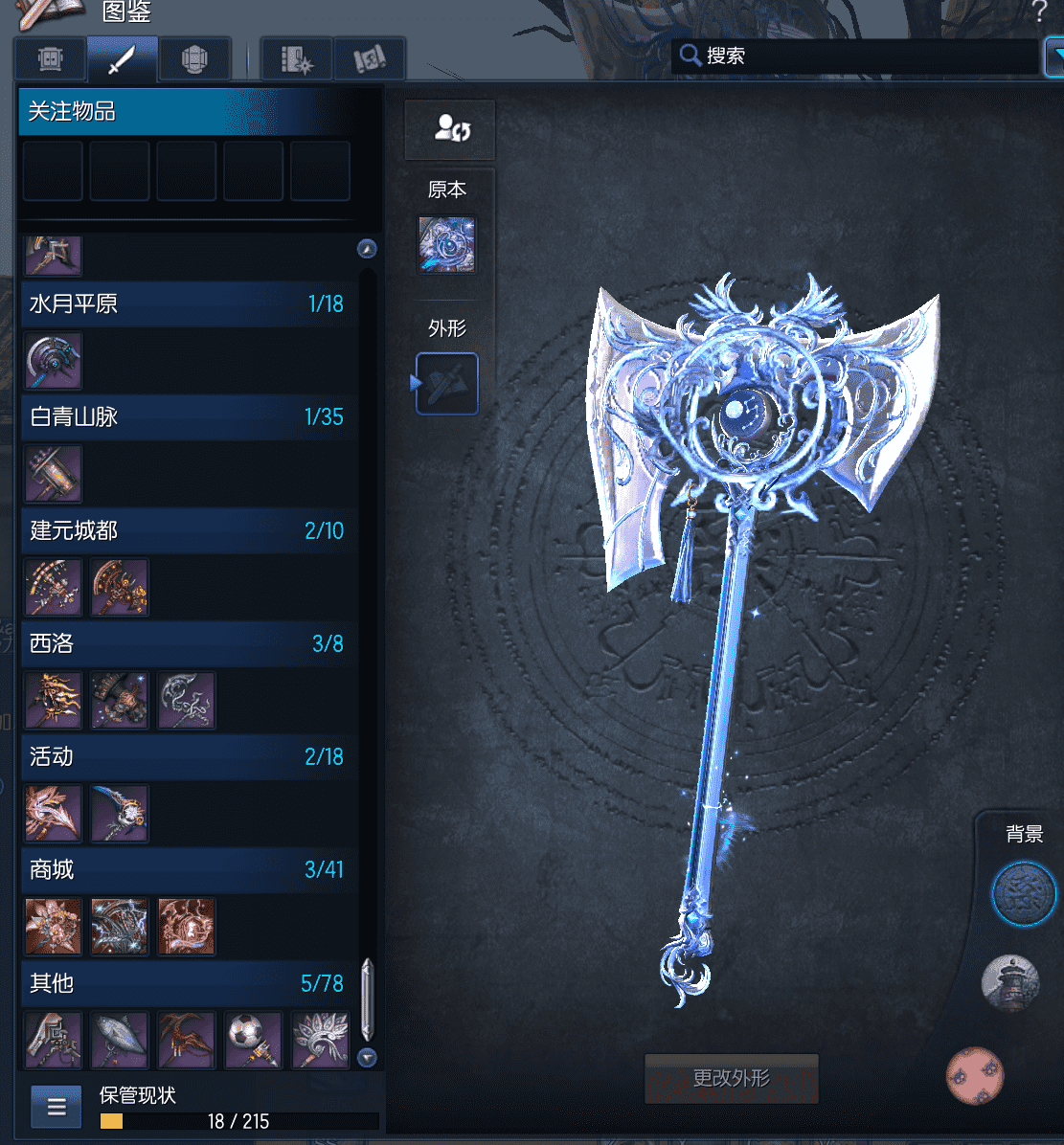Choose the 西洛 category header

tap(188, 643)
